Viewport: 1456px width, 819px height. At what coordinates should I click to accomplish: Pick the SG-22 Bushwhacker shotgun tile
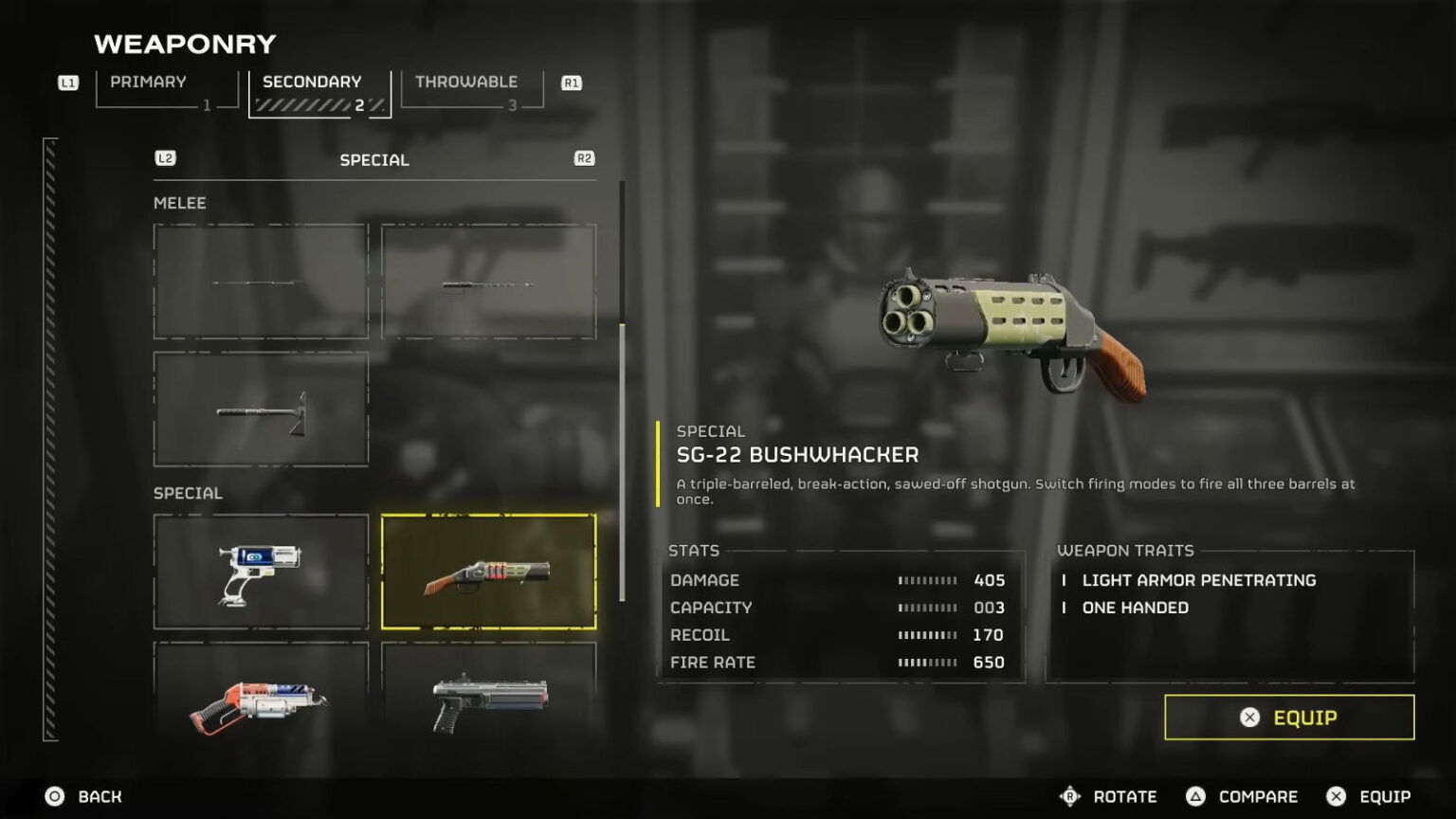pos(488,572)
